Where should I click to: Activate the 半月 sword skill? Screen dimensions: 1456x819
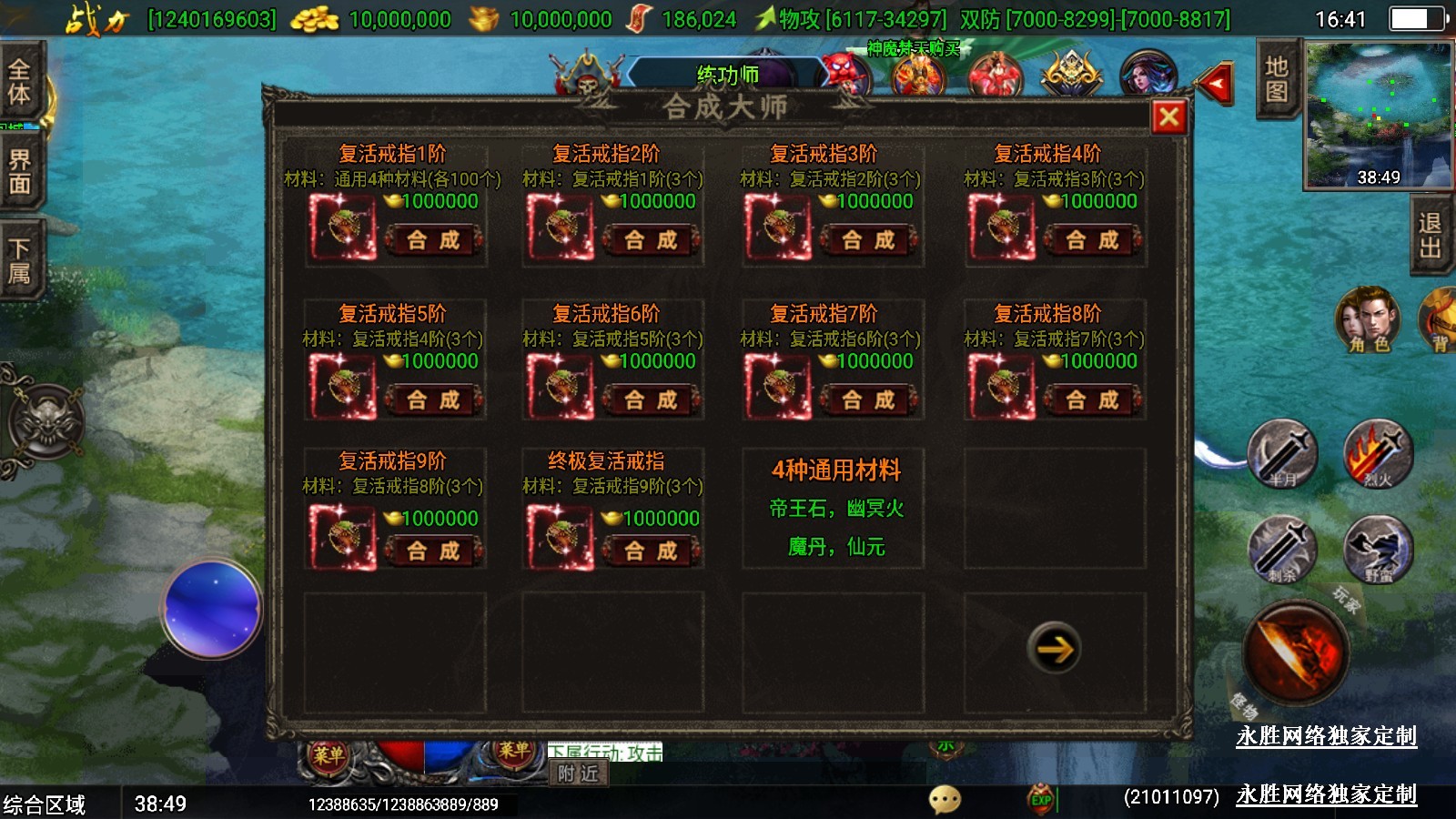pos(1282,454)
